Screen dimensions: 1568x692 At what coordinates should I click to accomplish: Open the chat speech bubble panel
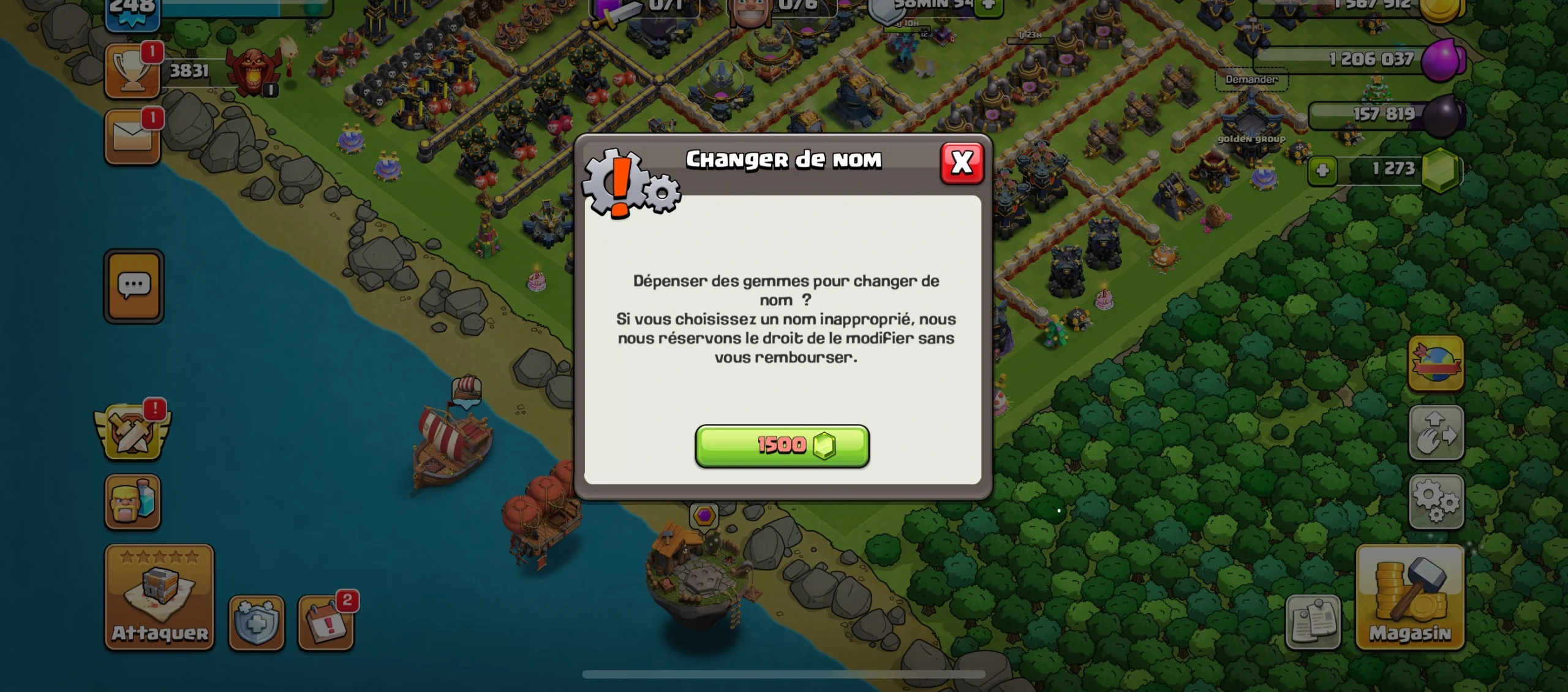click(x=134, y=286)
